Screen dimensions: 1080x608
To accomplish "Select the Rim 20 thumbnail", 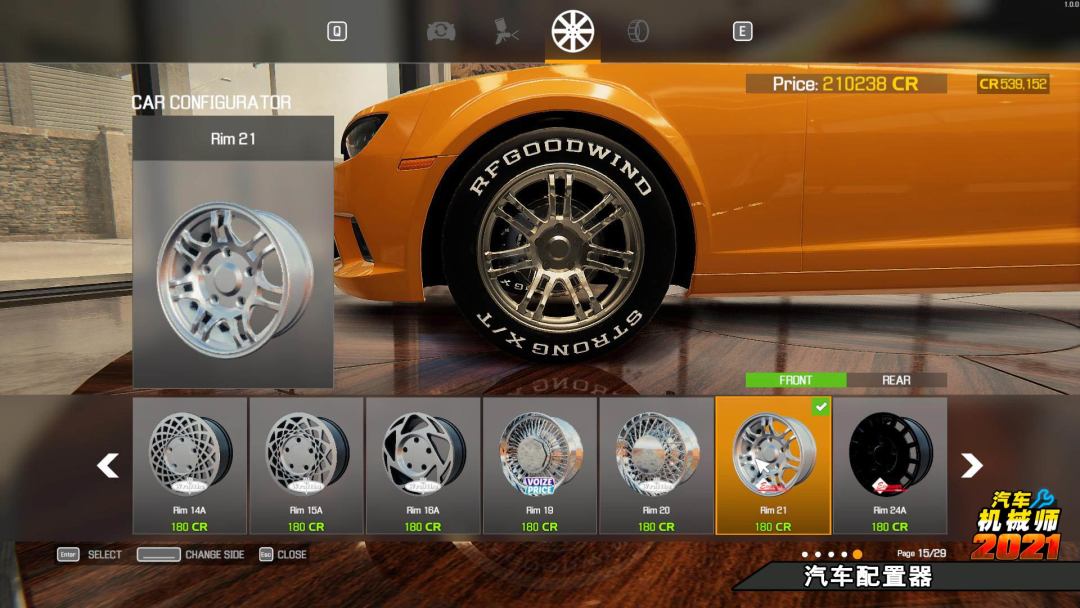I will point(656,465).
